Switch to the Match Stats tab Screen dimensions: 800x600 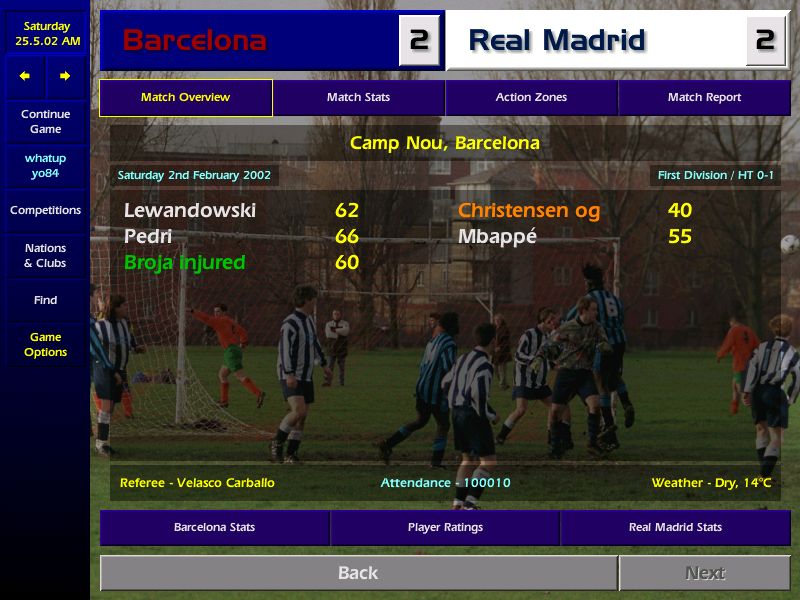click(x=358, y=98)
